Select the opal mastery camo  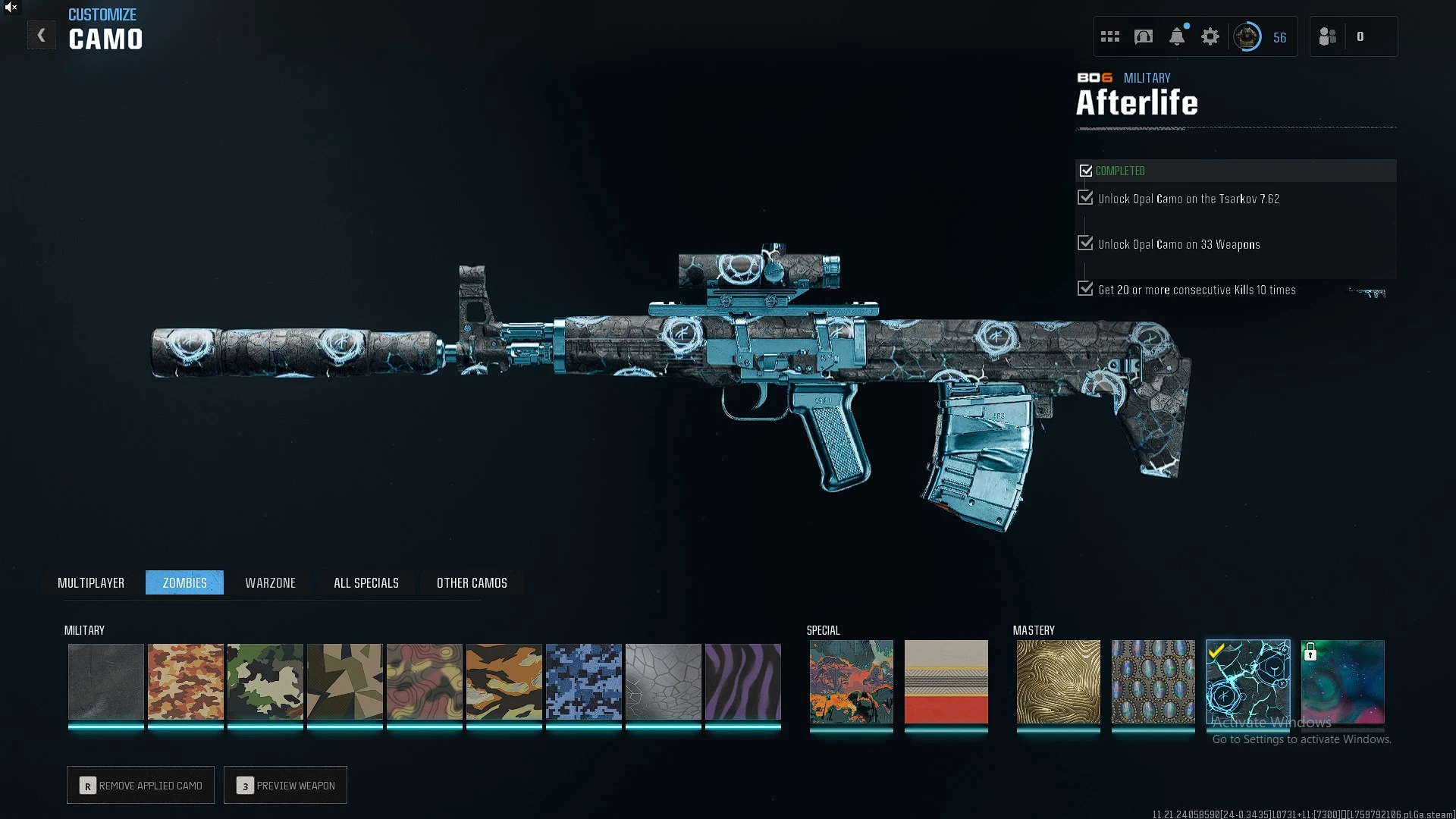[x=1153, y=682]
